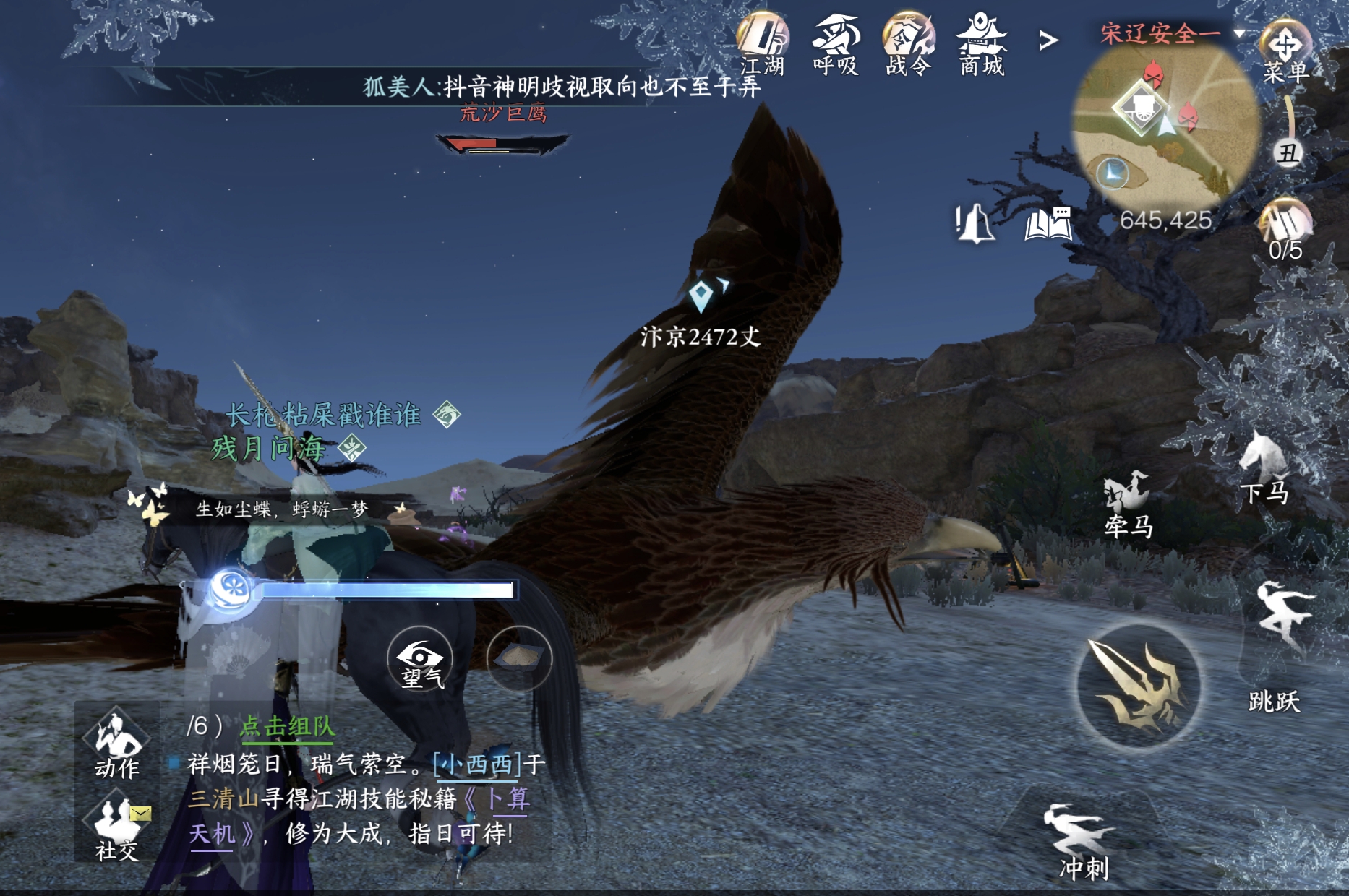
Task: Tap the alert bell icon
Action: [975, 223]
